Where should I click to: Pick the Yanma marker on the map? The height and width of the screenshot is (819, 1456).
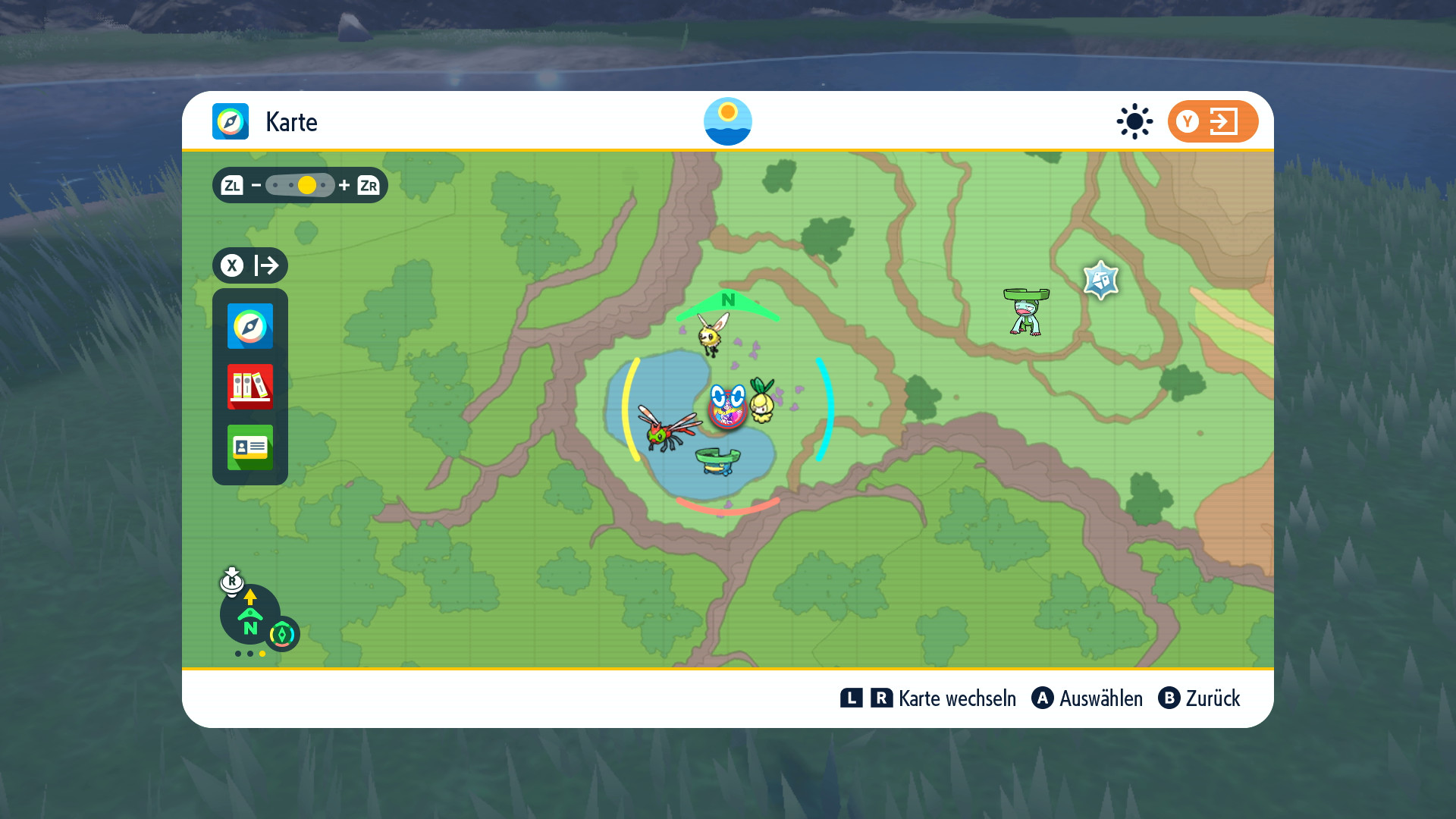click(668, 428)
